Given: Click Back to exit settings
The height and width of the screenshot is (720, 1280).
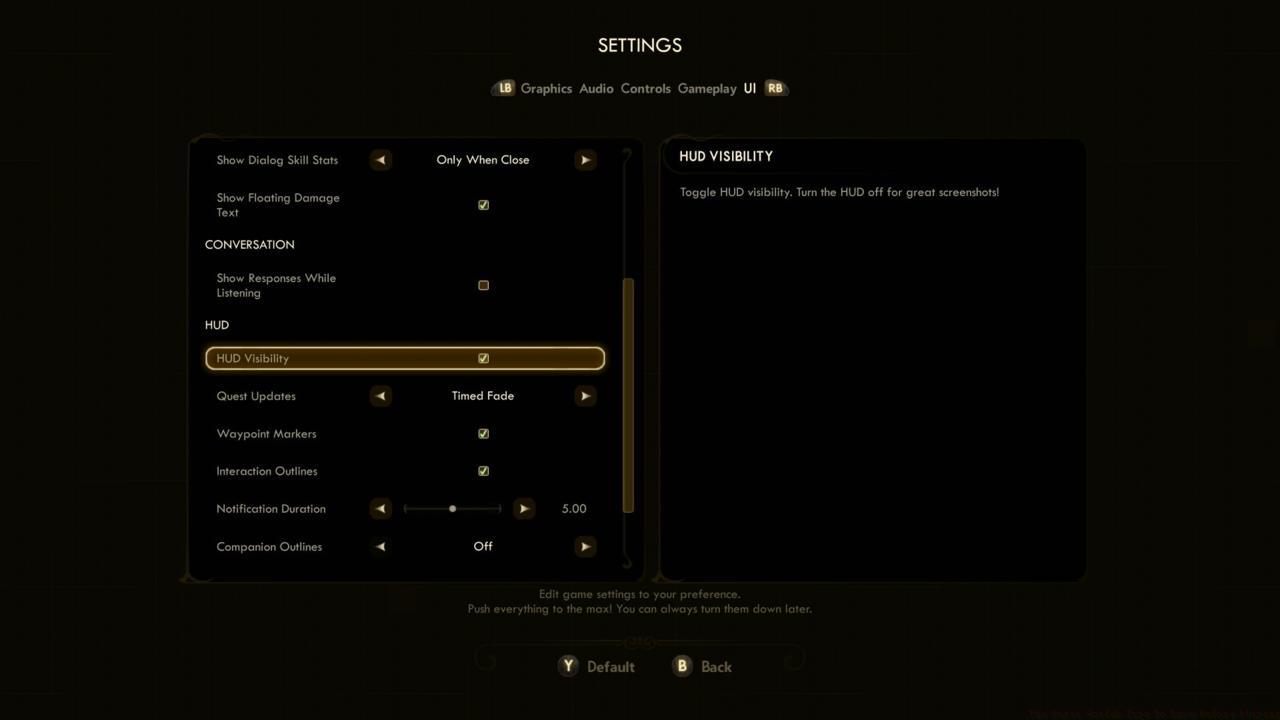Looking at the screenshot, I should [714, 666].
